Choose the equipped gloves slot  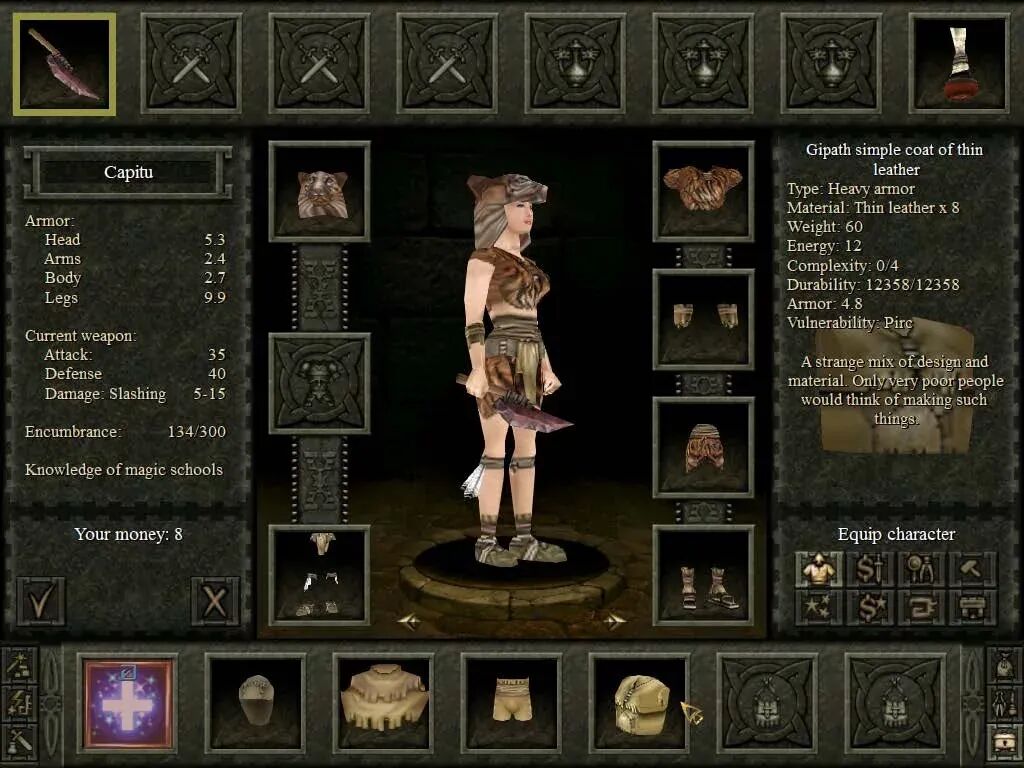[703, 319]
